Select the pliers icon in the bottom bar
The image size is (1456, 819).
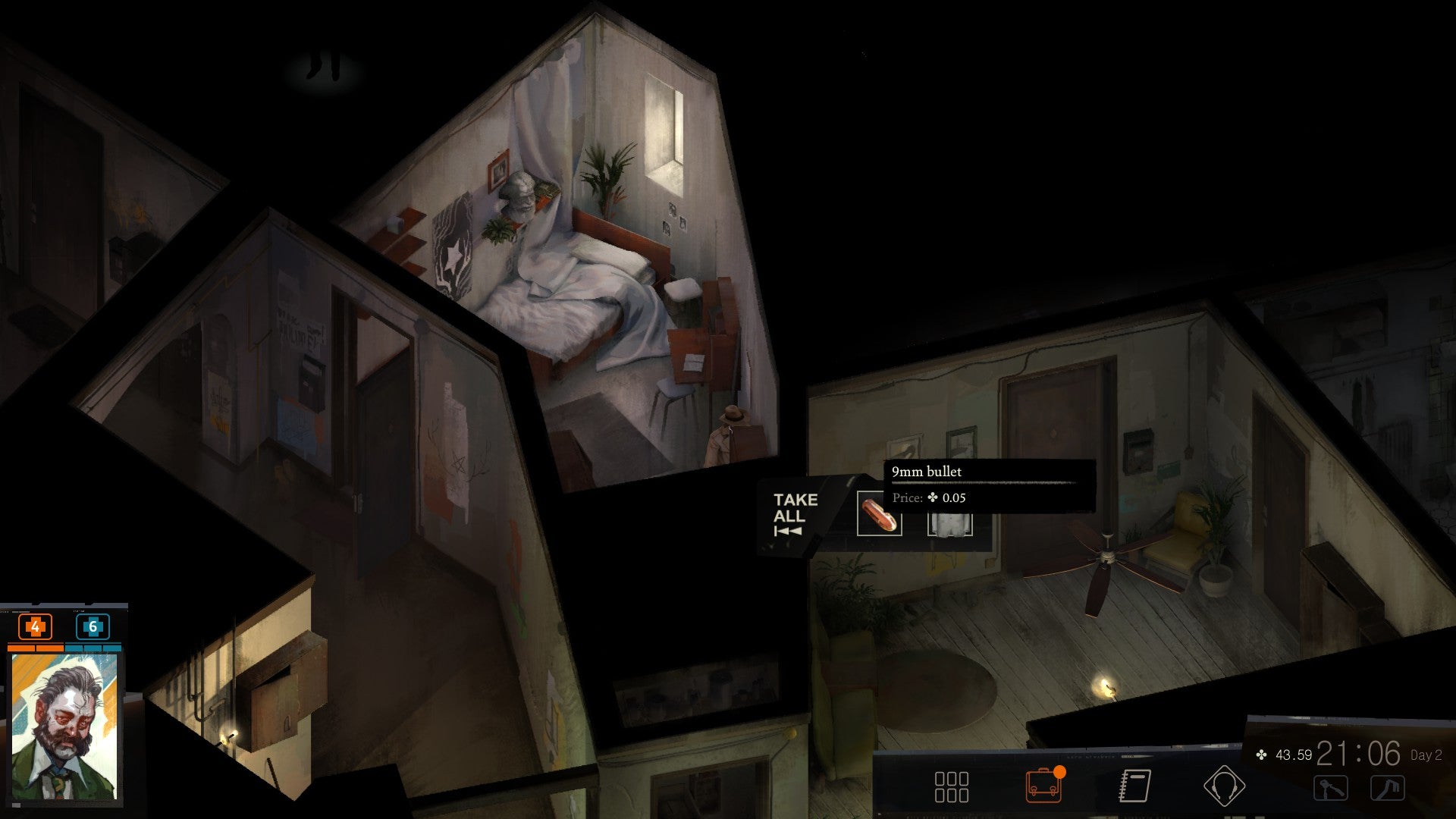pyautogui.click(x=1330, y=786)
